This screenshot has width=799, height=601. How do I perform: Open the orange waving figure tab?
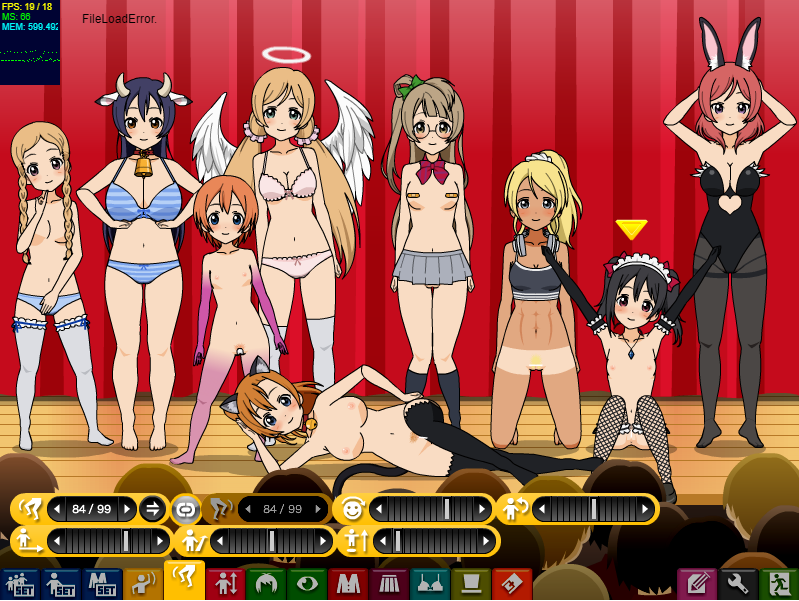pos(143,584)
